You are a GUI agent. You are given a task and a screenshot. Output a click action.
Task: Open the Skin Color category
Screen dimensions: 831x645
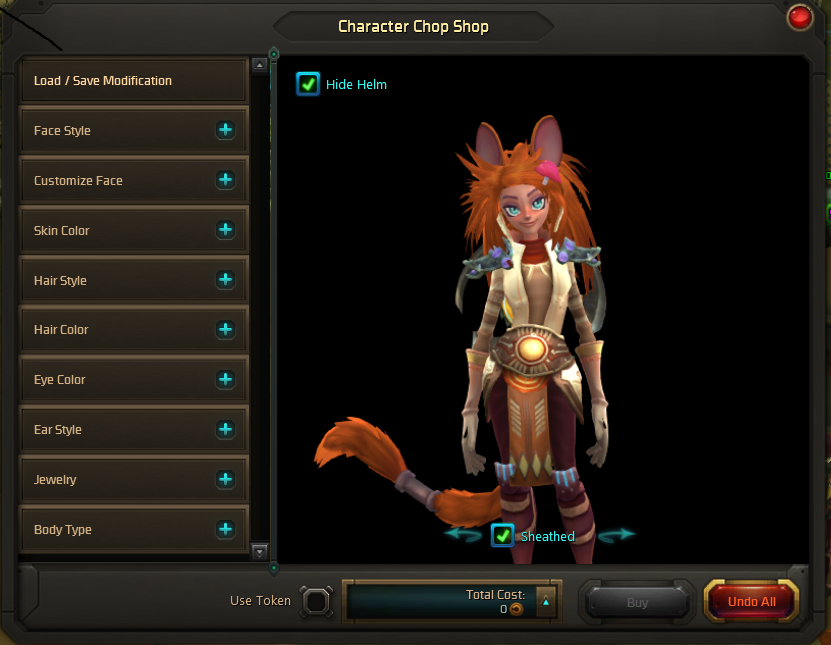coord(225,230)
